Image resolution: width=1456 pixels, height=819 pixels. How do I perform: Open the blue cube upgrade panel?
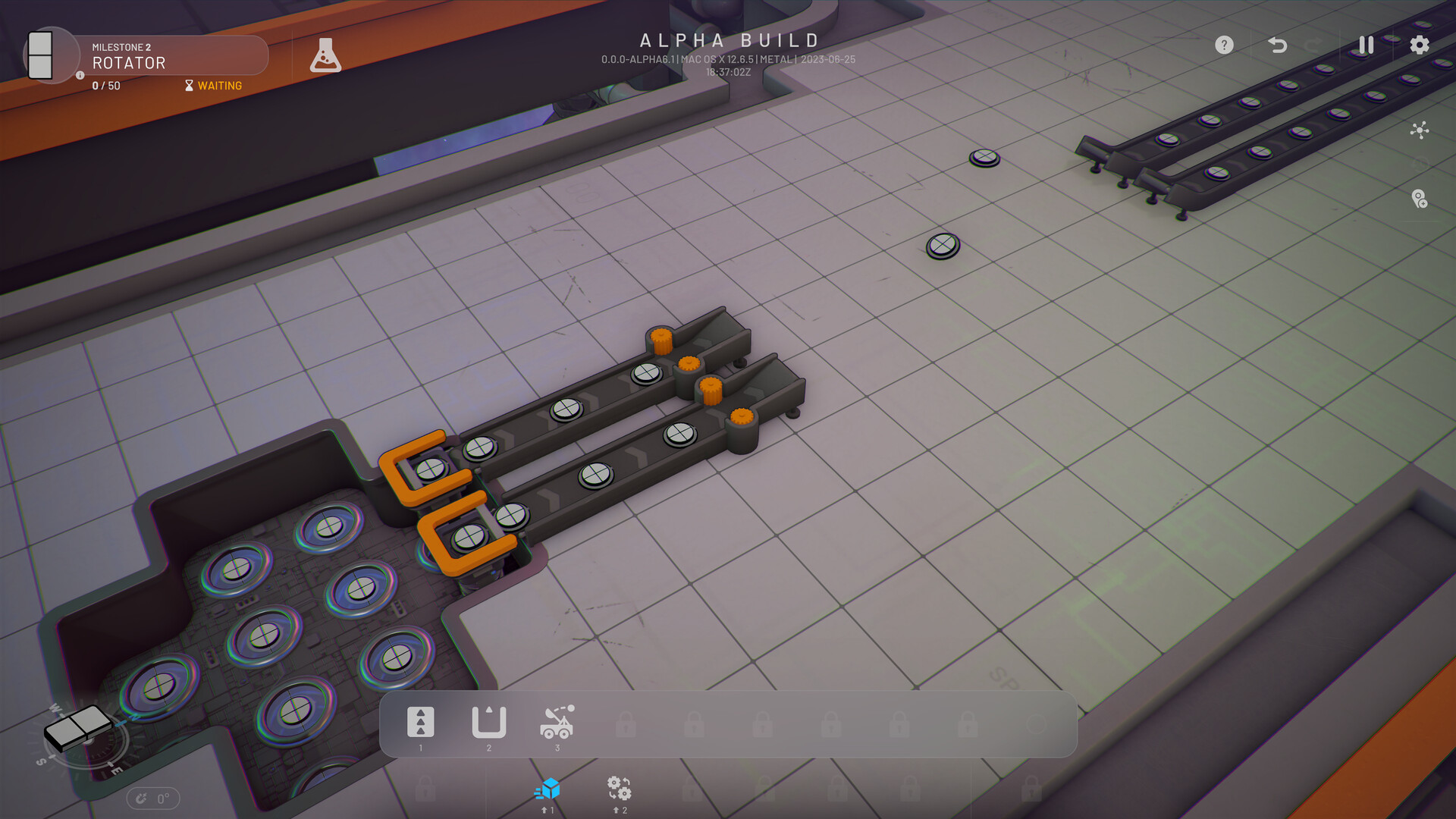click(548, 790)
